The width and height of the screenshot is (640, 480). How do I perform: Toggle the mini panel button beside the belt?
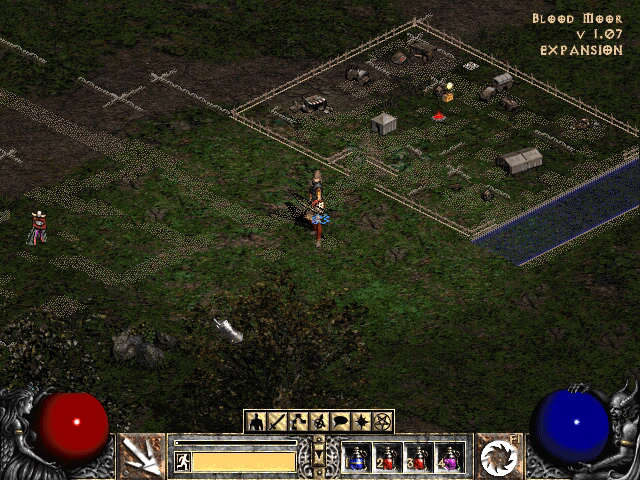319,456
